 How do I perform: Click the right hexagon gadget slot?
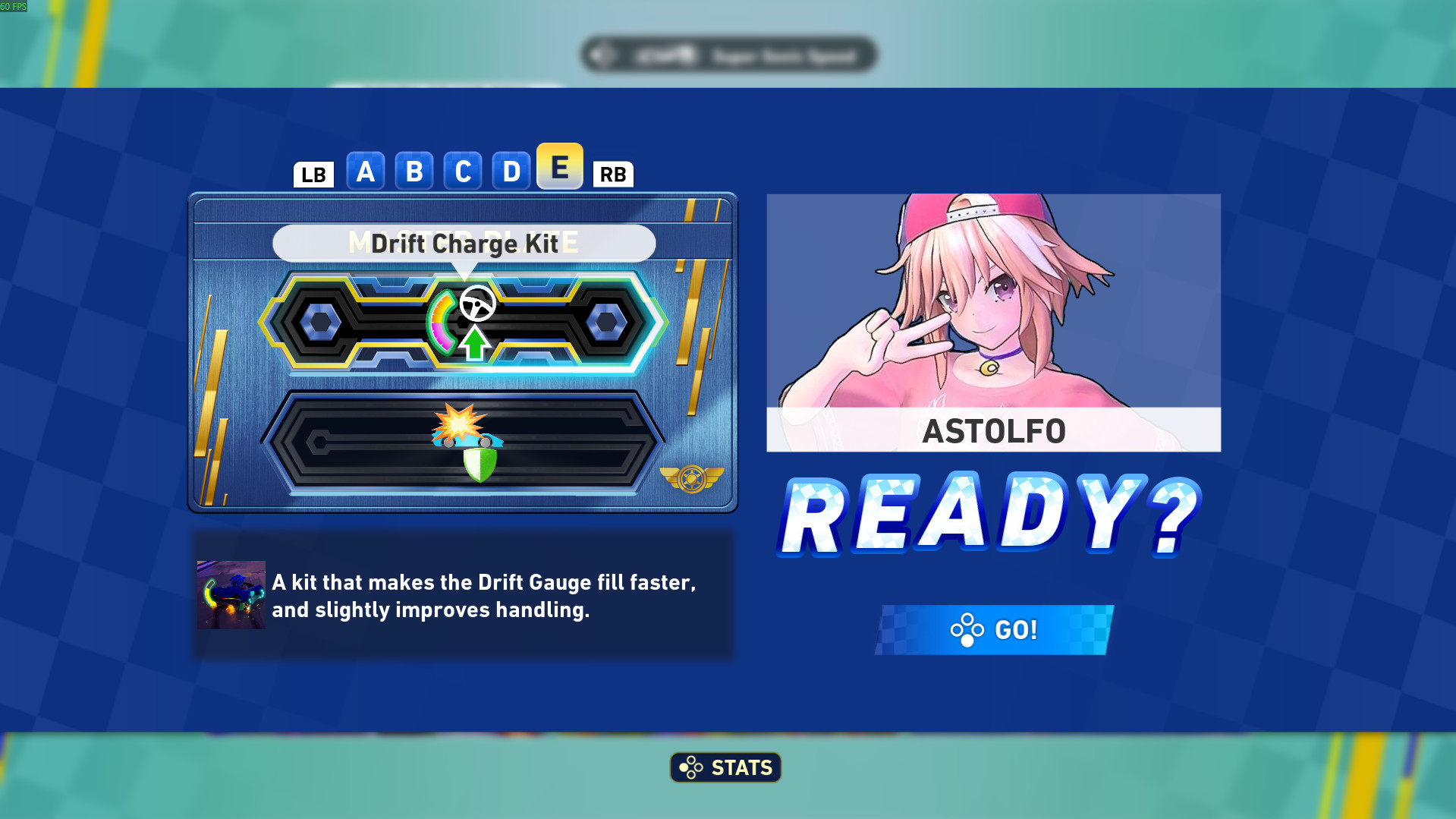pos(607,320)
